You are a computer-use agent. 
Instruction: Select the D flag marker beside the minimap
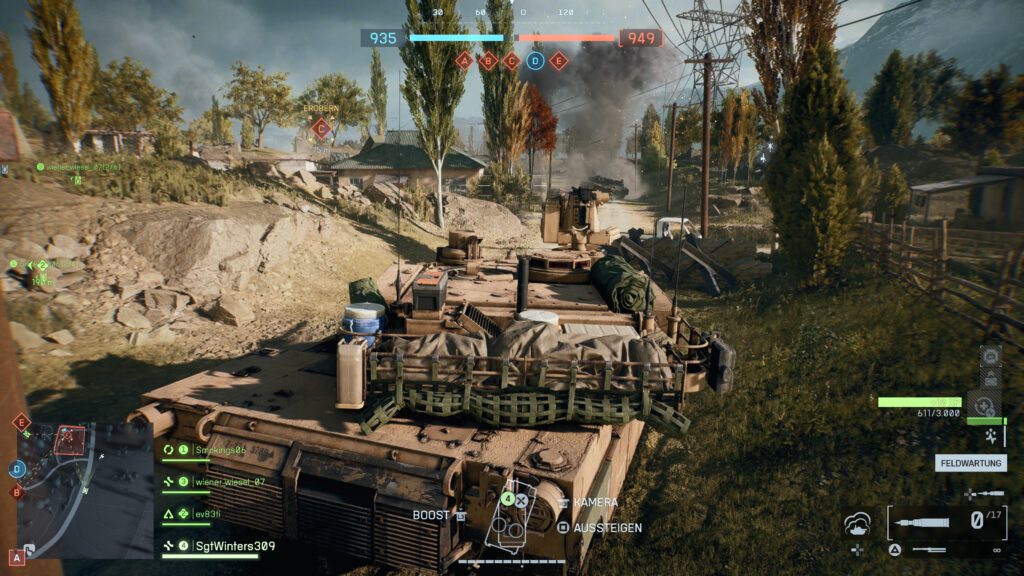tap(17, 468)
